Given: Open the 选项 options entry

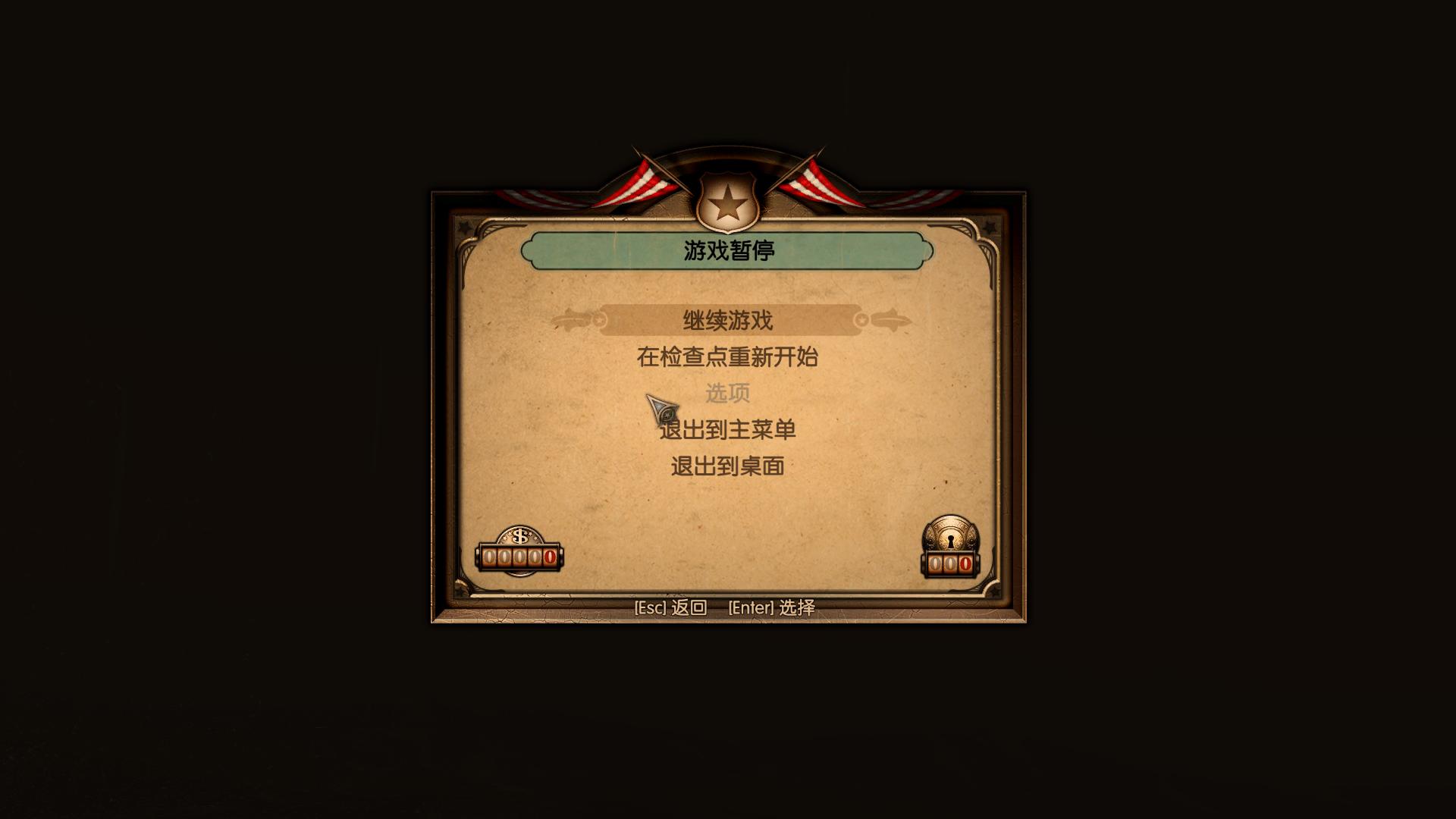Looking at the screenshot, I should [728, 393].
